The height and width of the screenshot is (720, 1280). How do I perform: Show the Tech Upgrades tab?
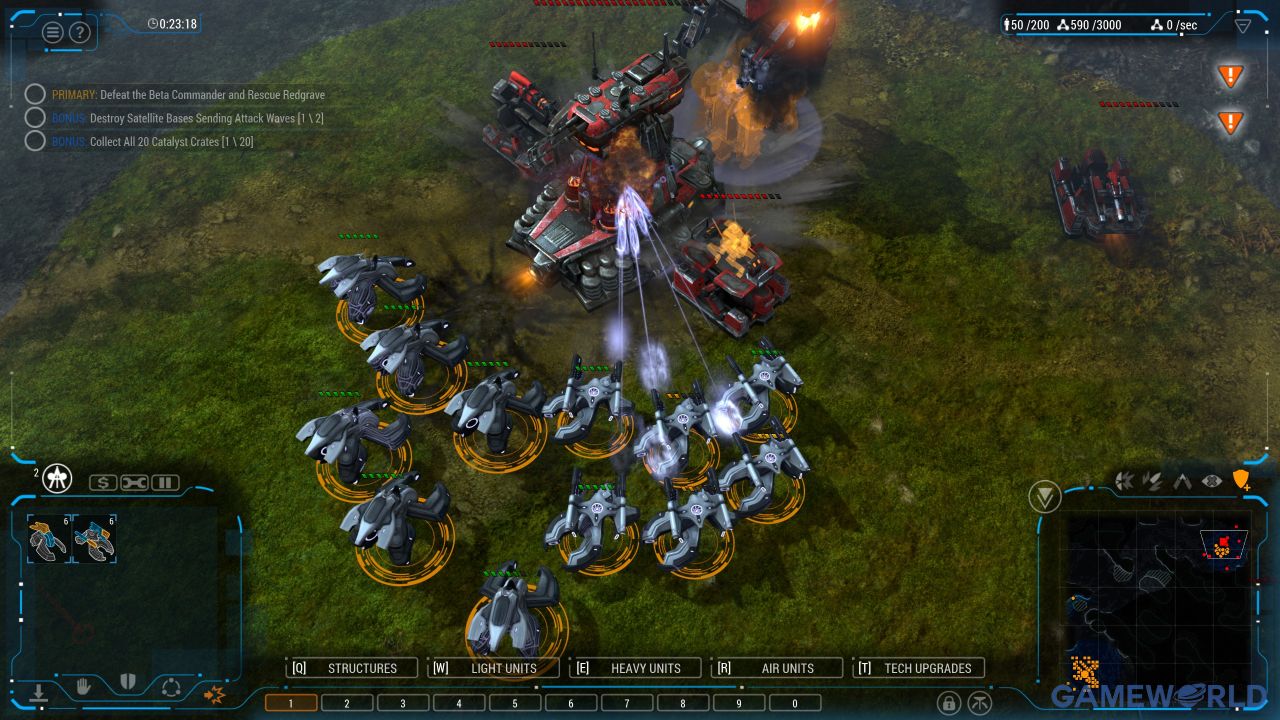pos(919,668)
